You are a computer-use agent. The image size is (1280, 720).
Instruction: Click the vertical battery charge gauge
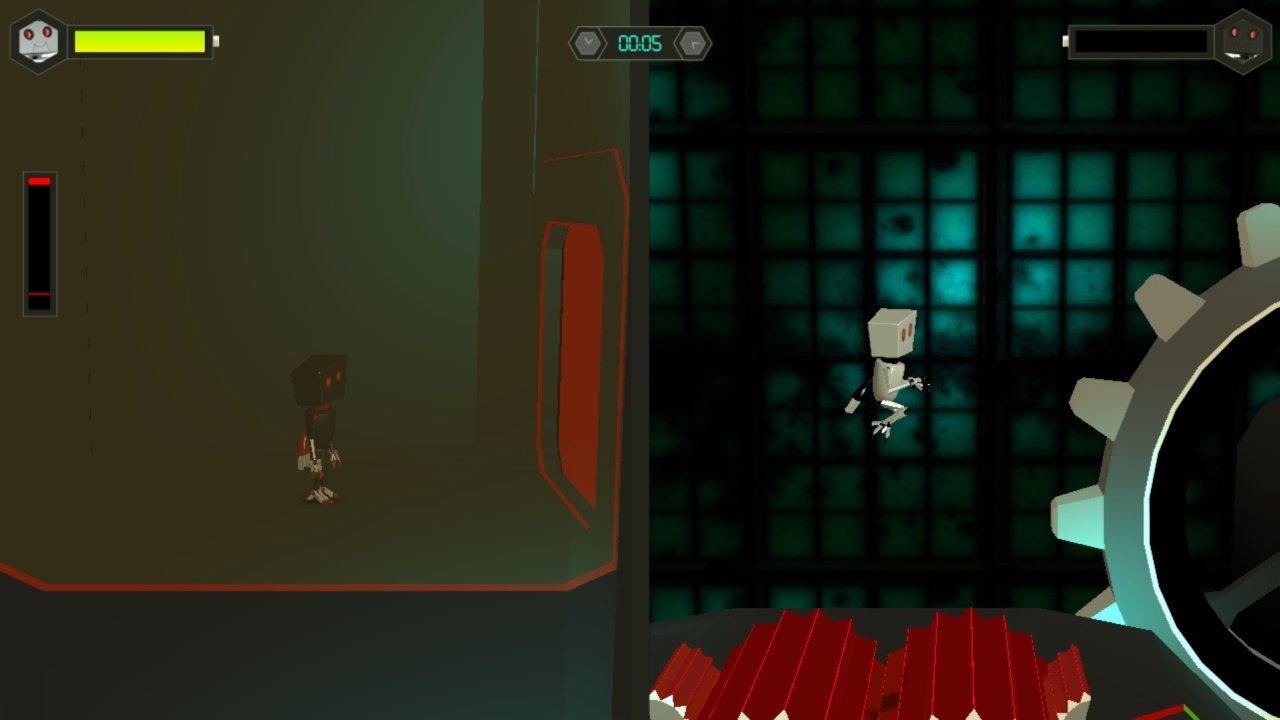(x=38, y=240)
